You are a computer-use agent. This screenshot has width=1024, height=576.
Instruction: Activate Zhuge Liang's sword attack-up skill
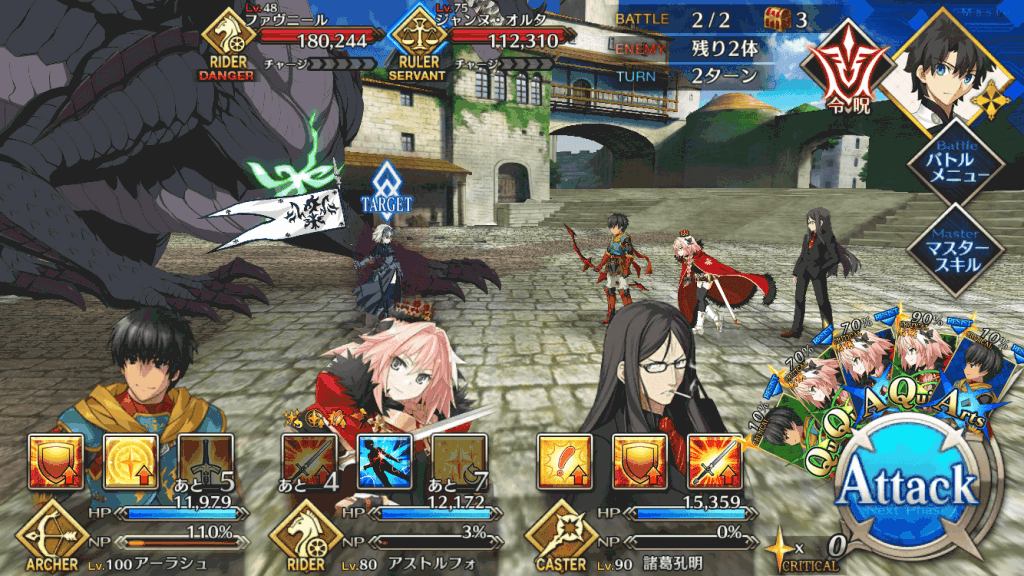click(x=716, y=459)
